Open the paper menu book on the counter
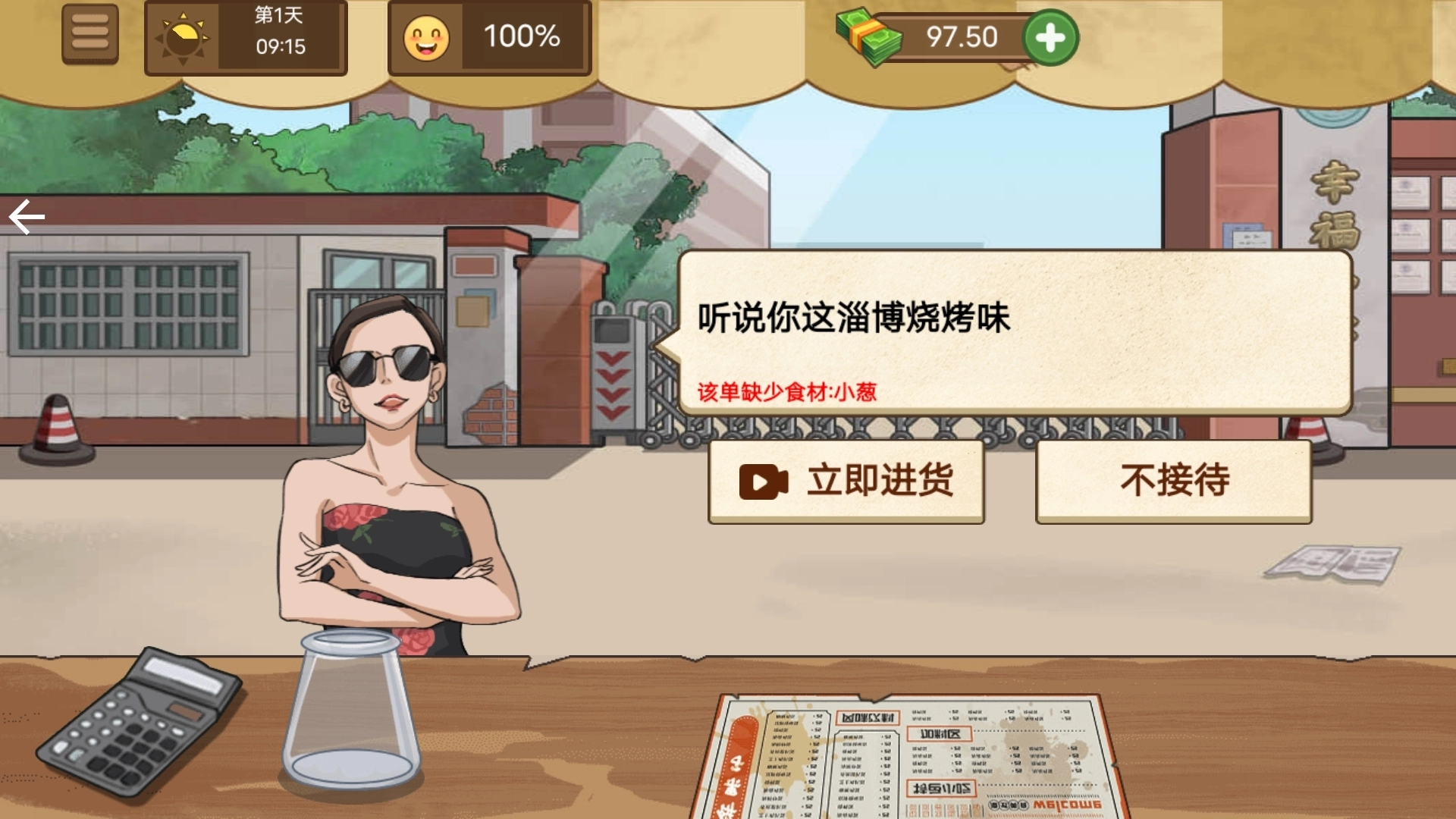The image size is (1456, 819). pyautogui.click(x=895, y=751)
